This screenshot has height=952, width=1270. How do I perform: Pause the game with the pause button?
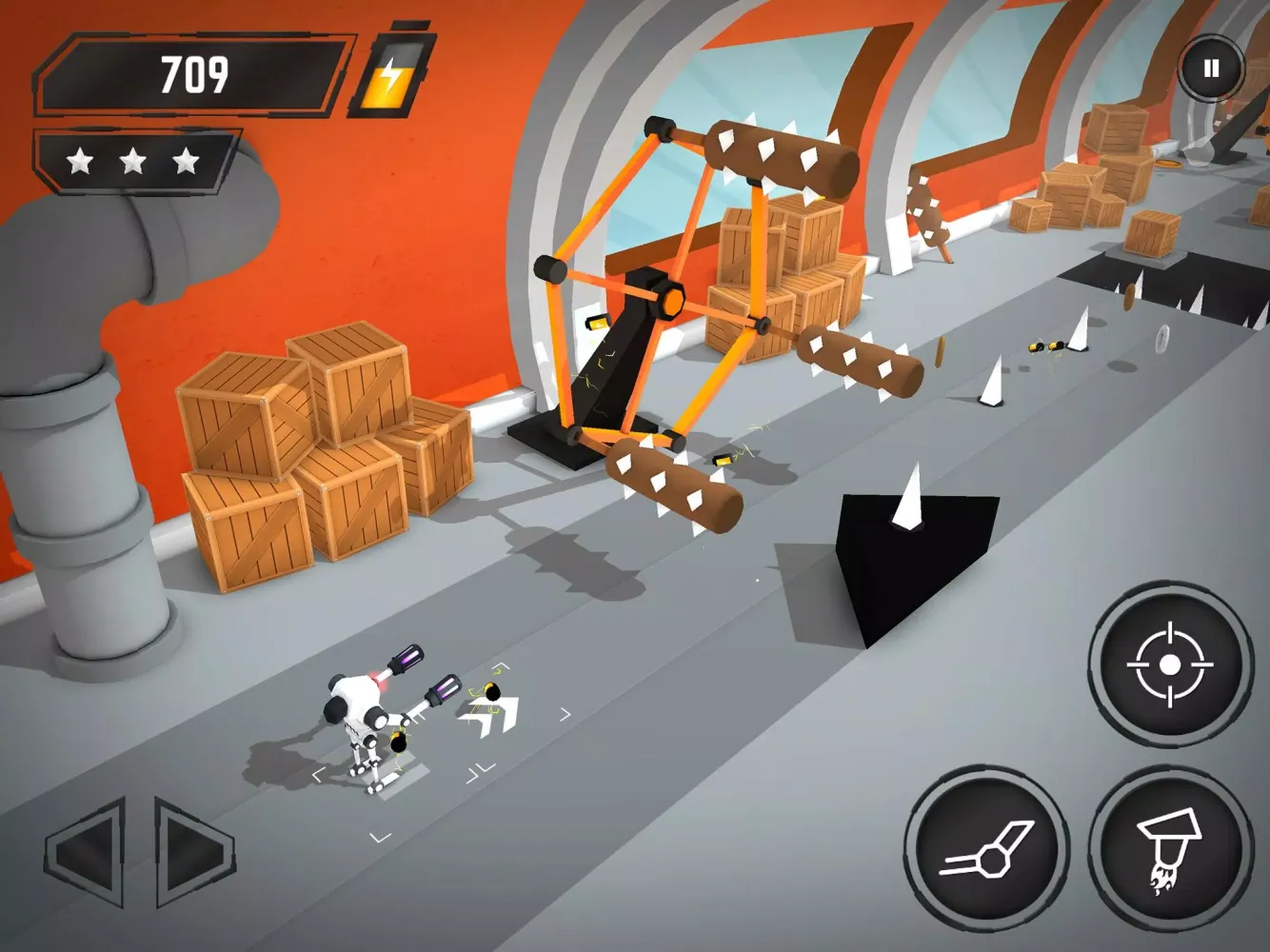pyautogui.click(x=1211, y=69)
